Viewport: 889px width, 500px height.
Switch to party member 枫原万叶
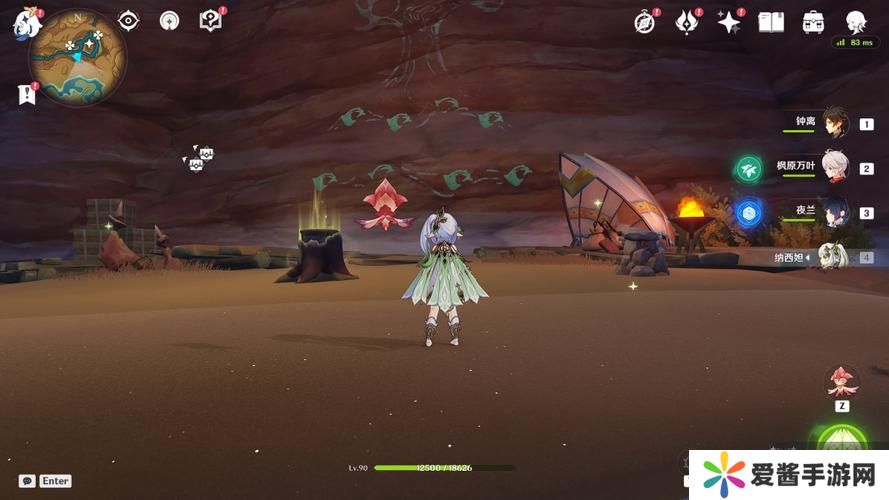pyautogui.click(x=833, y=167)
